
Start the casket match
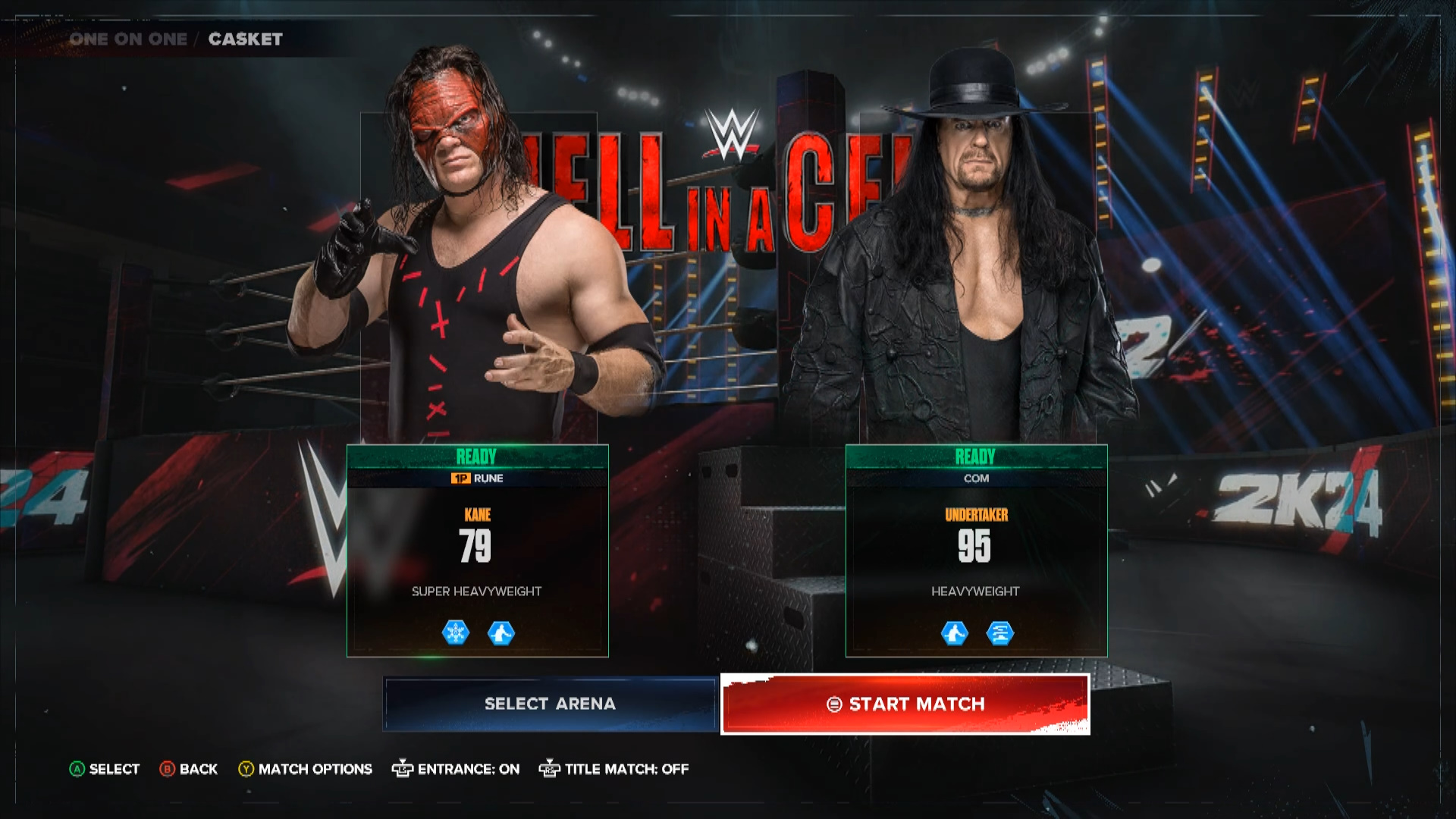pos(905,704)
